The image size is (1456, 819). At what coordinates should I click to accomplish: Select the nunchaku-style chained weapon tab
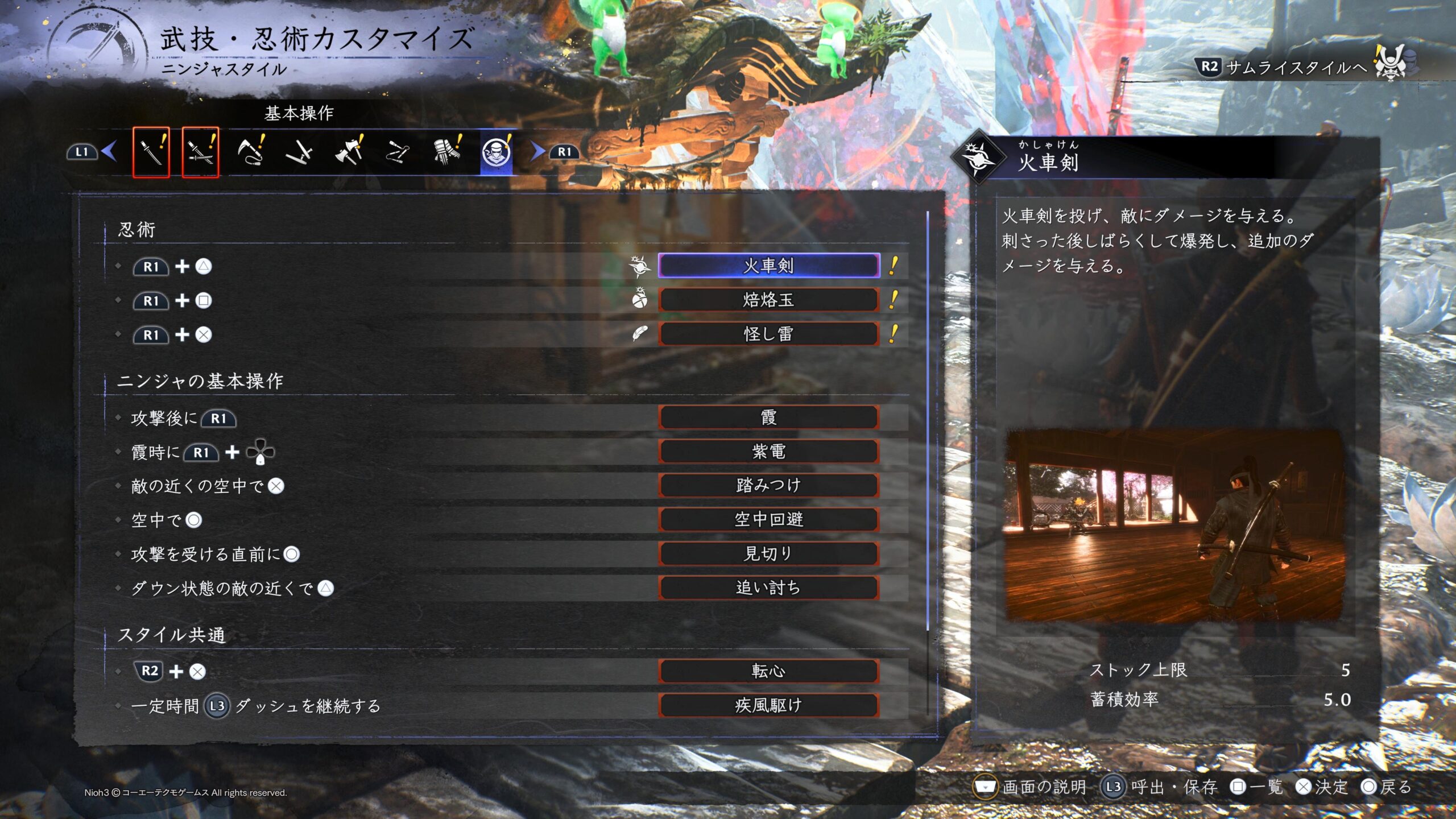click(x=398, y=152)
